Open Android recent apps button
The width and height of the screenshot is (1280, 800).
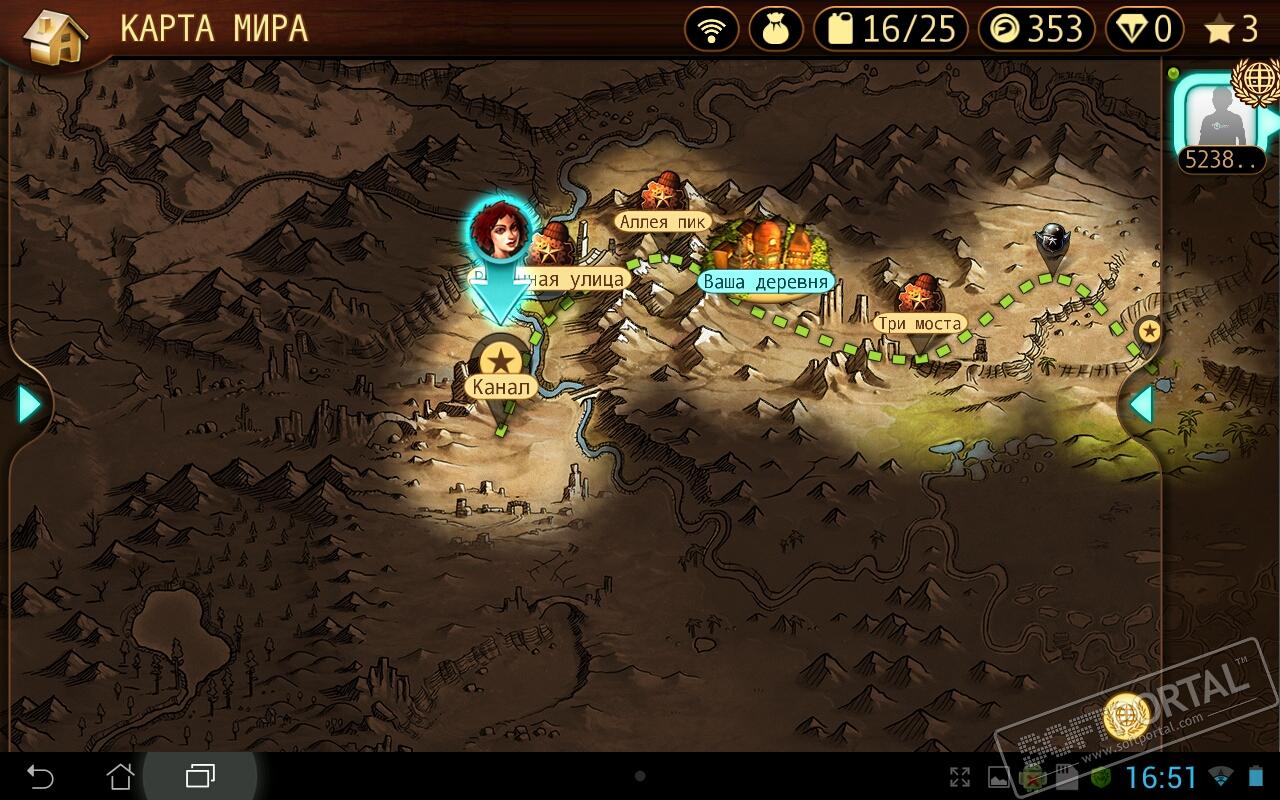200,775
